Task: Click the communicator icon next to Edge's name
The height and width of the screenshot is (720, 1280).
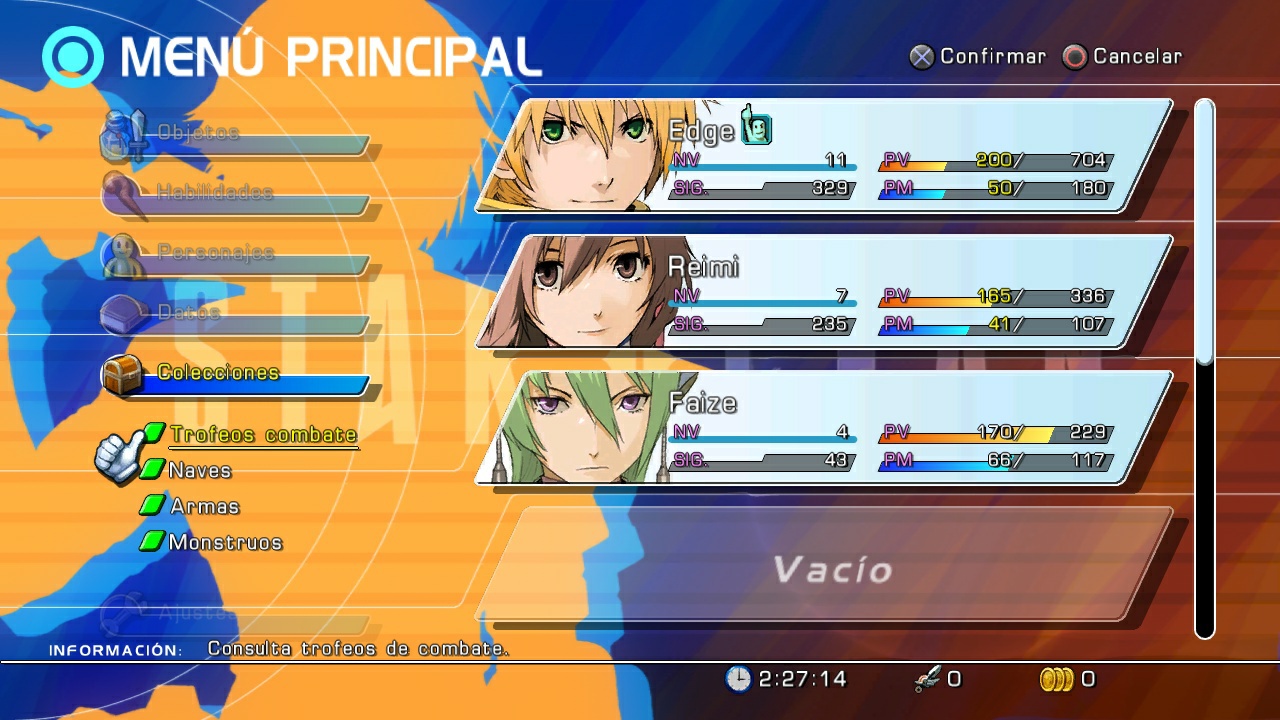Action: 757,128
